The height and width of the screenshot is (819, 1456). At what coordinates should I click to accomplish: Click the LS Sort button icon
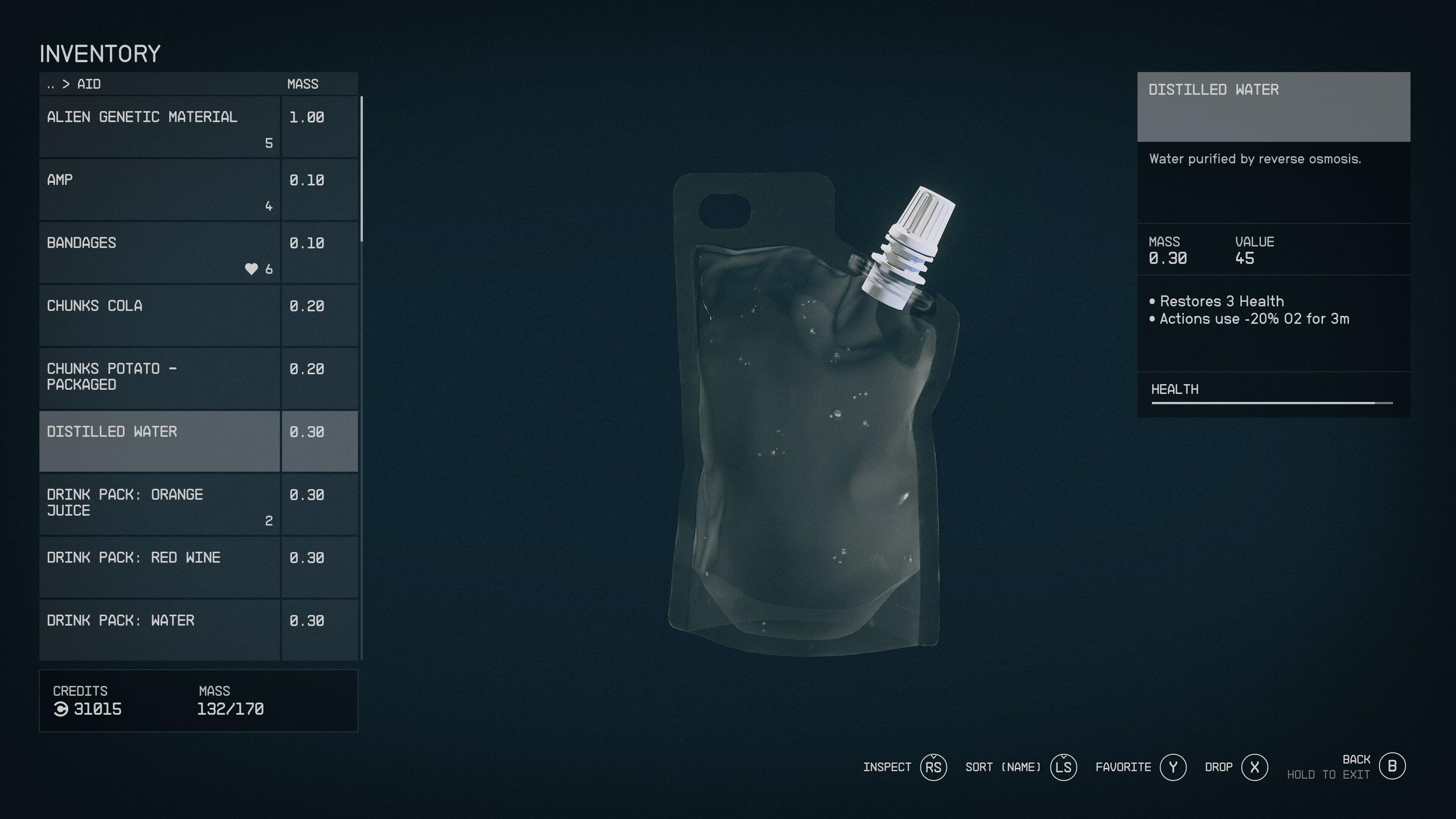(1064, 767)
